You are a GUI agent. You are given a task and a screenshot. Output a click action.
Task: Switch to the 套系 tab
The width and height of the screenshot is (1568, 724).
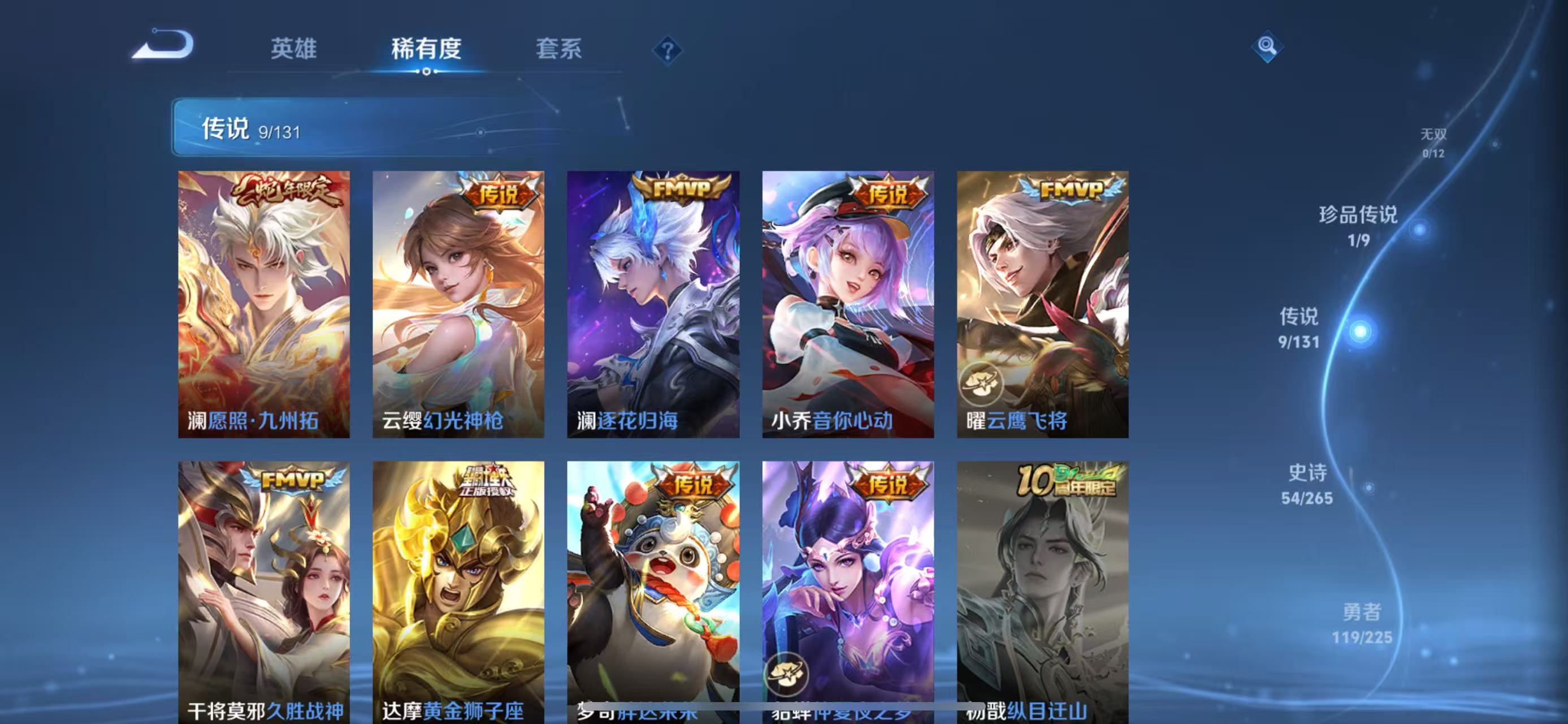[560, 50]
